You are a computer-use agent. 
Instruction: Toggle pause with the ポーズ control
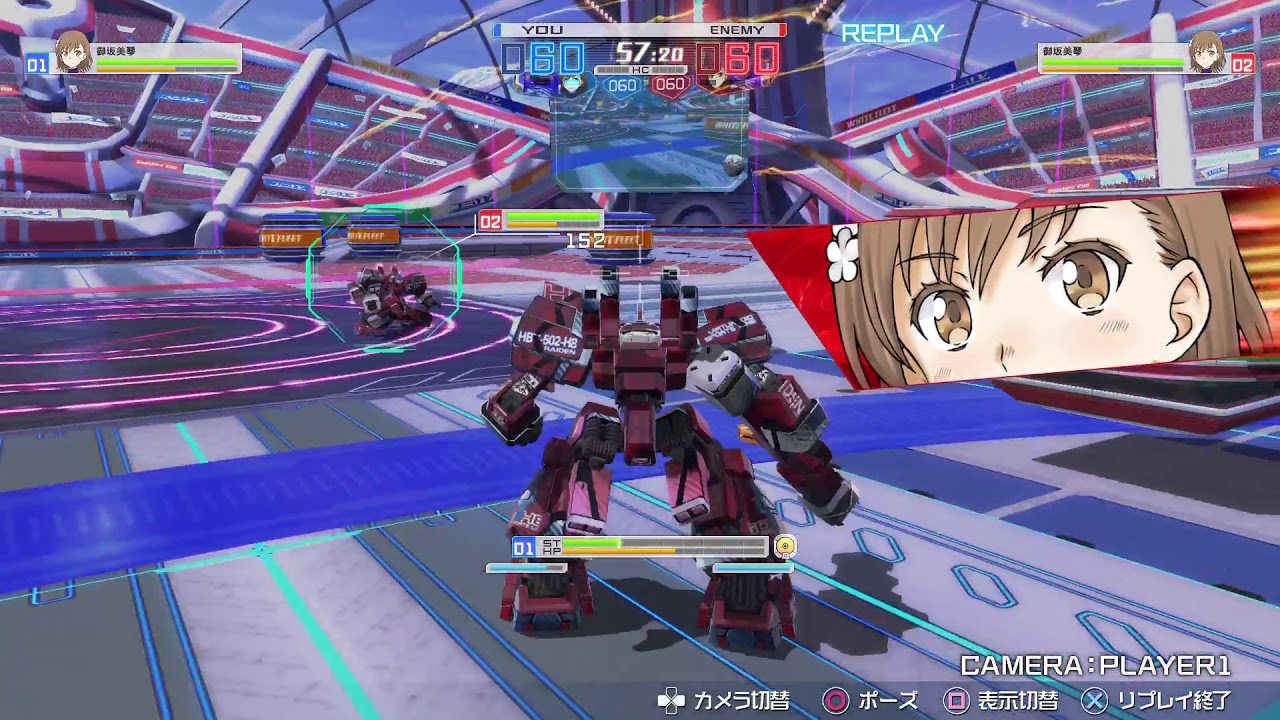pos(890,702)
